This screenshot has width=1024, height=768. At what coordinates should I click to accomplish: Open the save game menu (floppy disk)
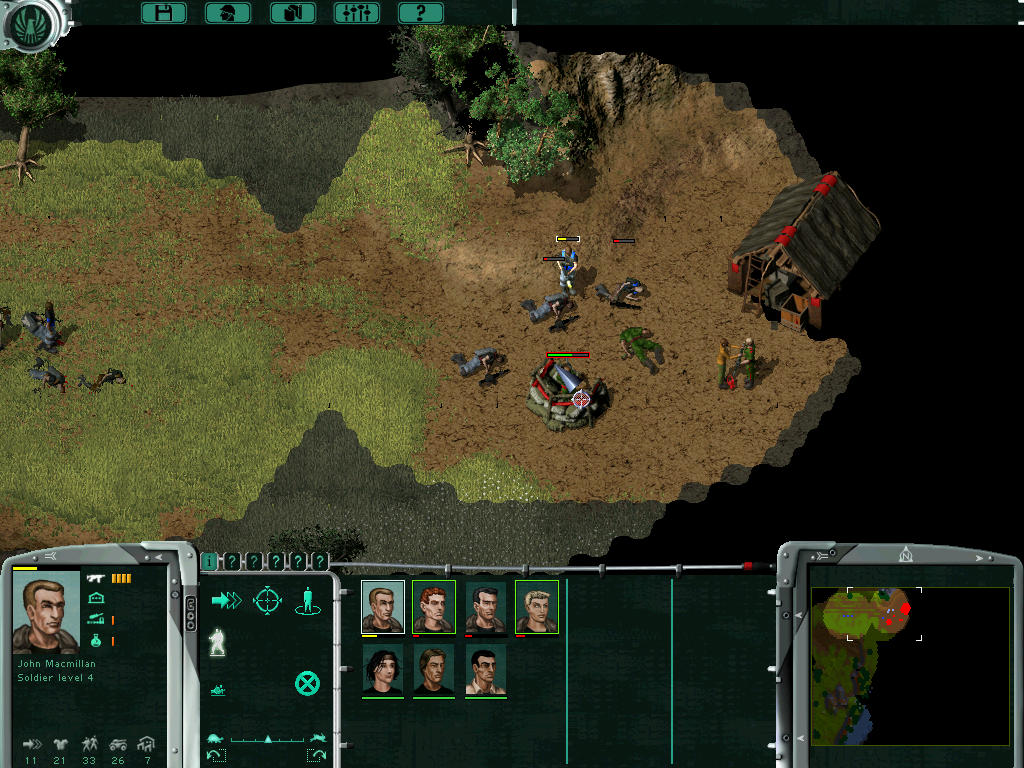click(164, 13)
